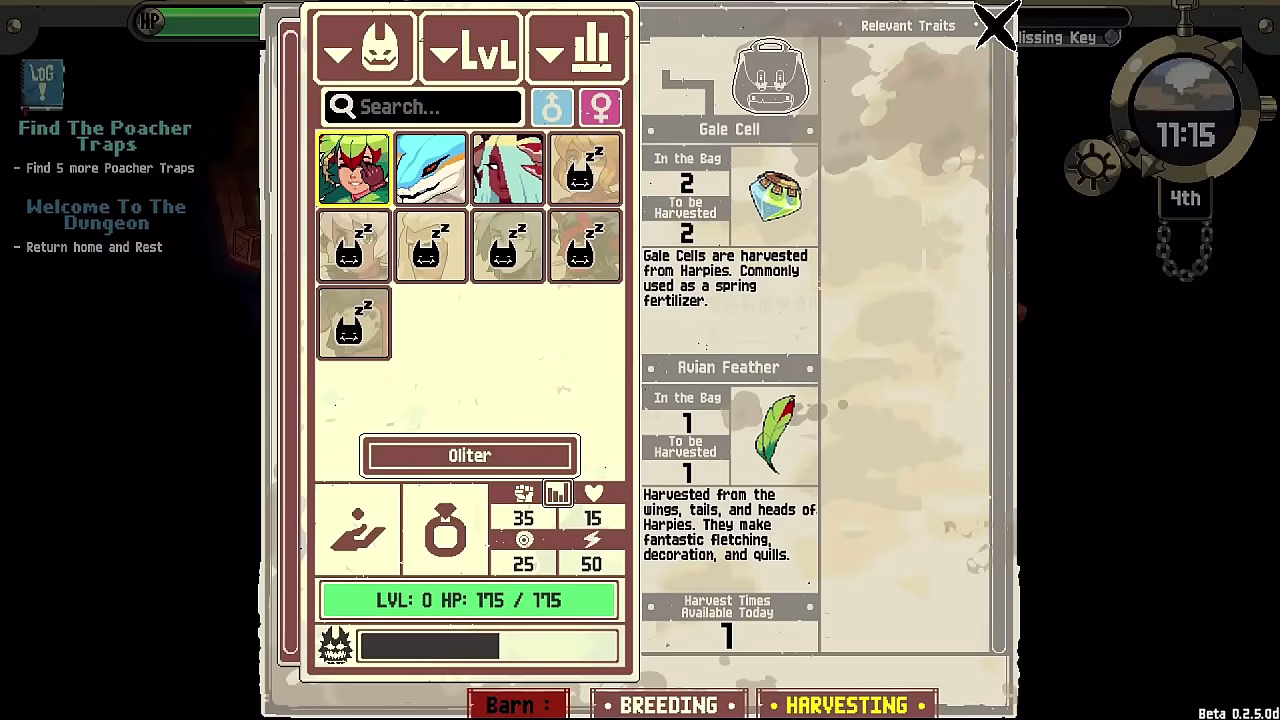Select the Gale Cell item icon
The width and height of the screenshot is (1280, 720).
[x=776, y=197]
